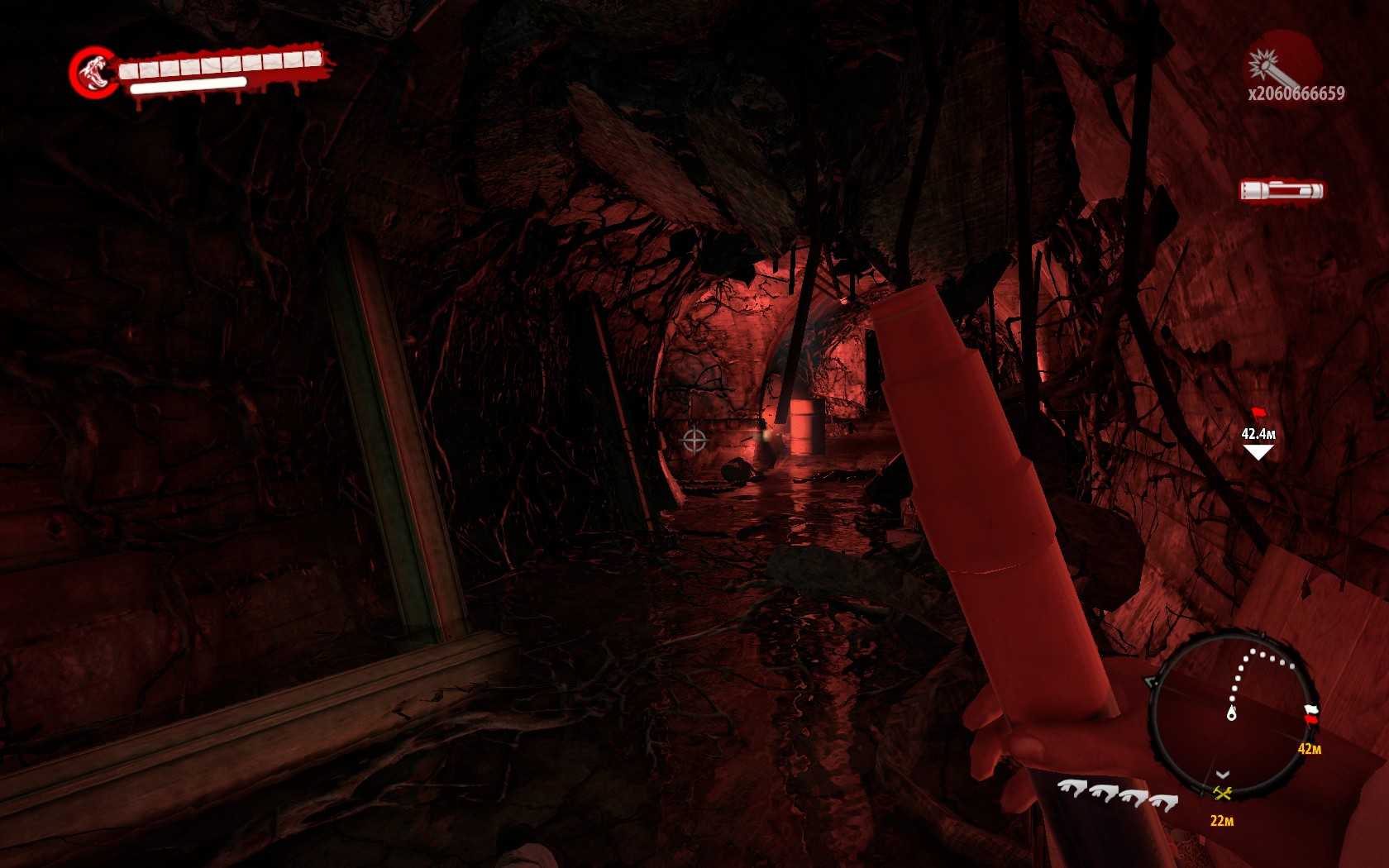1389x868 pixels.
Task: Click the roaring skull rage icon
Action: (x=94, y=72)
